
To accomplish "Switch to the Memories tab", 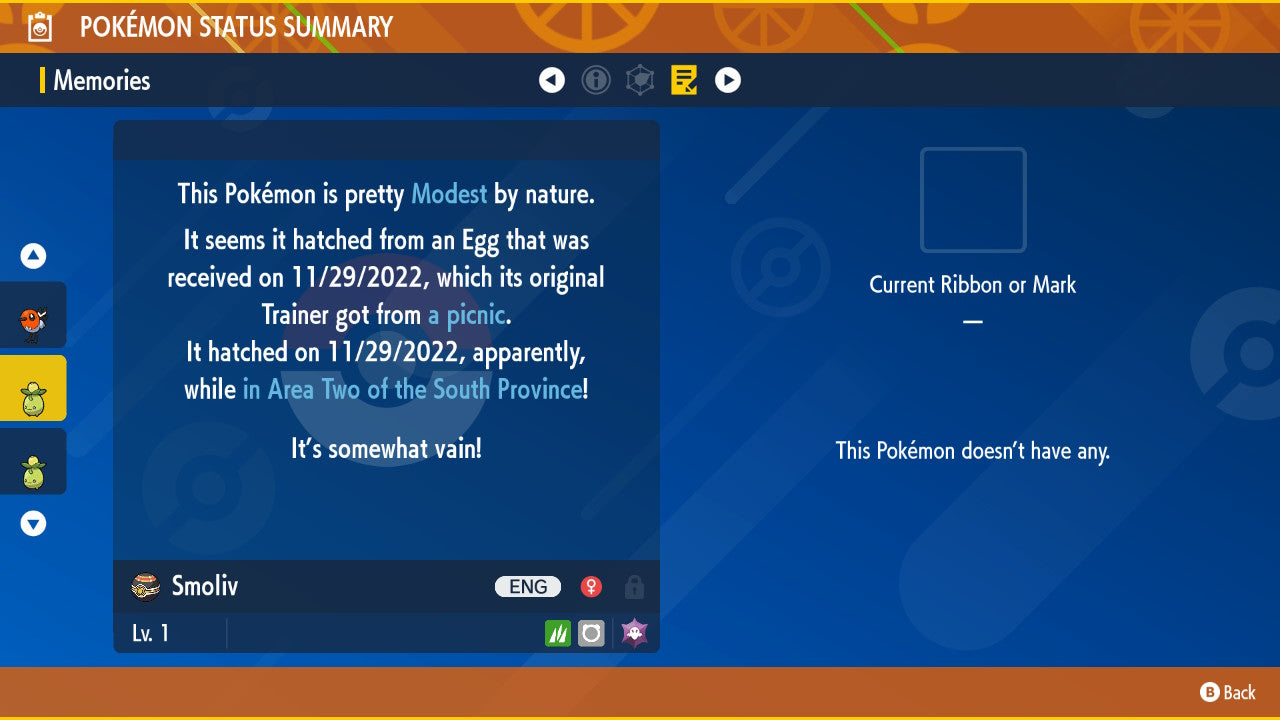I will (x=104, y=81).
